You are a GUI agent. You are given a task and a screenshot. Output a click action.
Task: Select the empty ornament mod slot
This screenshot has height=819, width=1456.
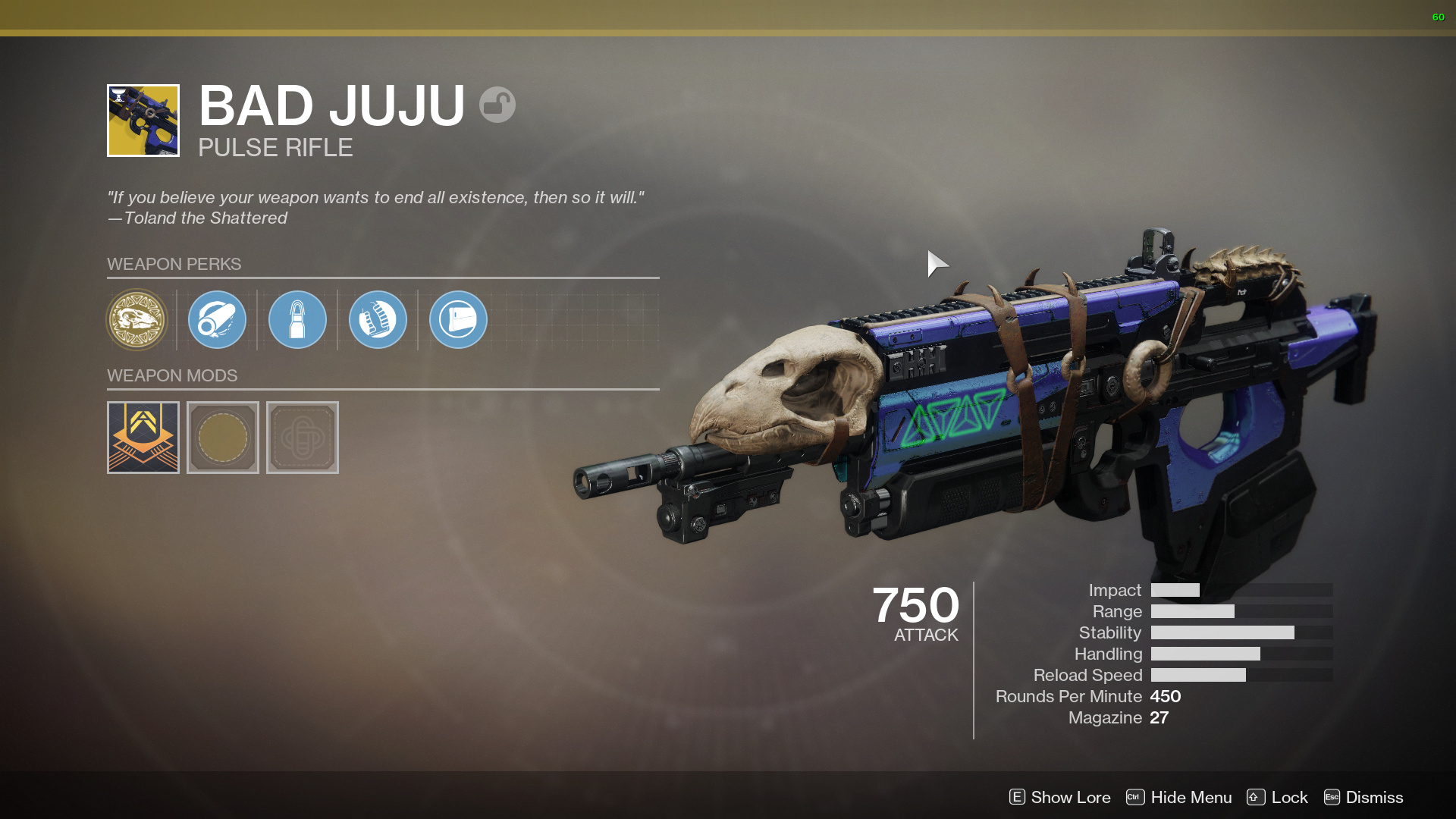[303, 438]
